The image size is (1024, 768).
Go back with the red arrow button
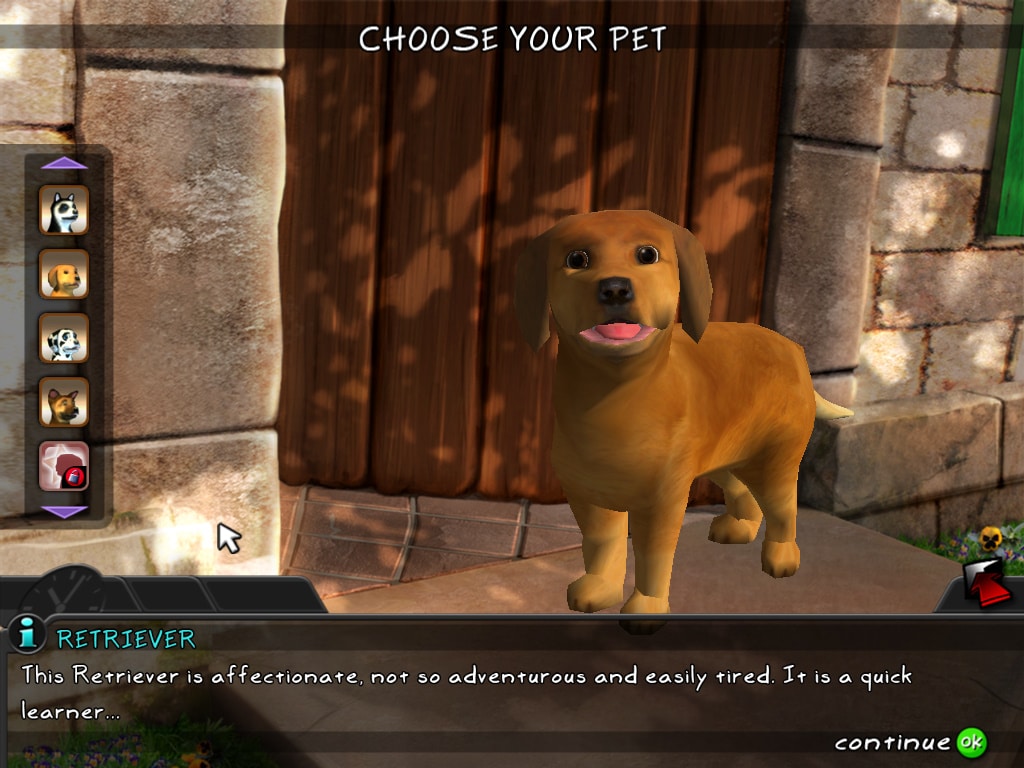click(x=988, y=585)
